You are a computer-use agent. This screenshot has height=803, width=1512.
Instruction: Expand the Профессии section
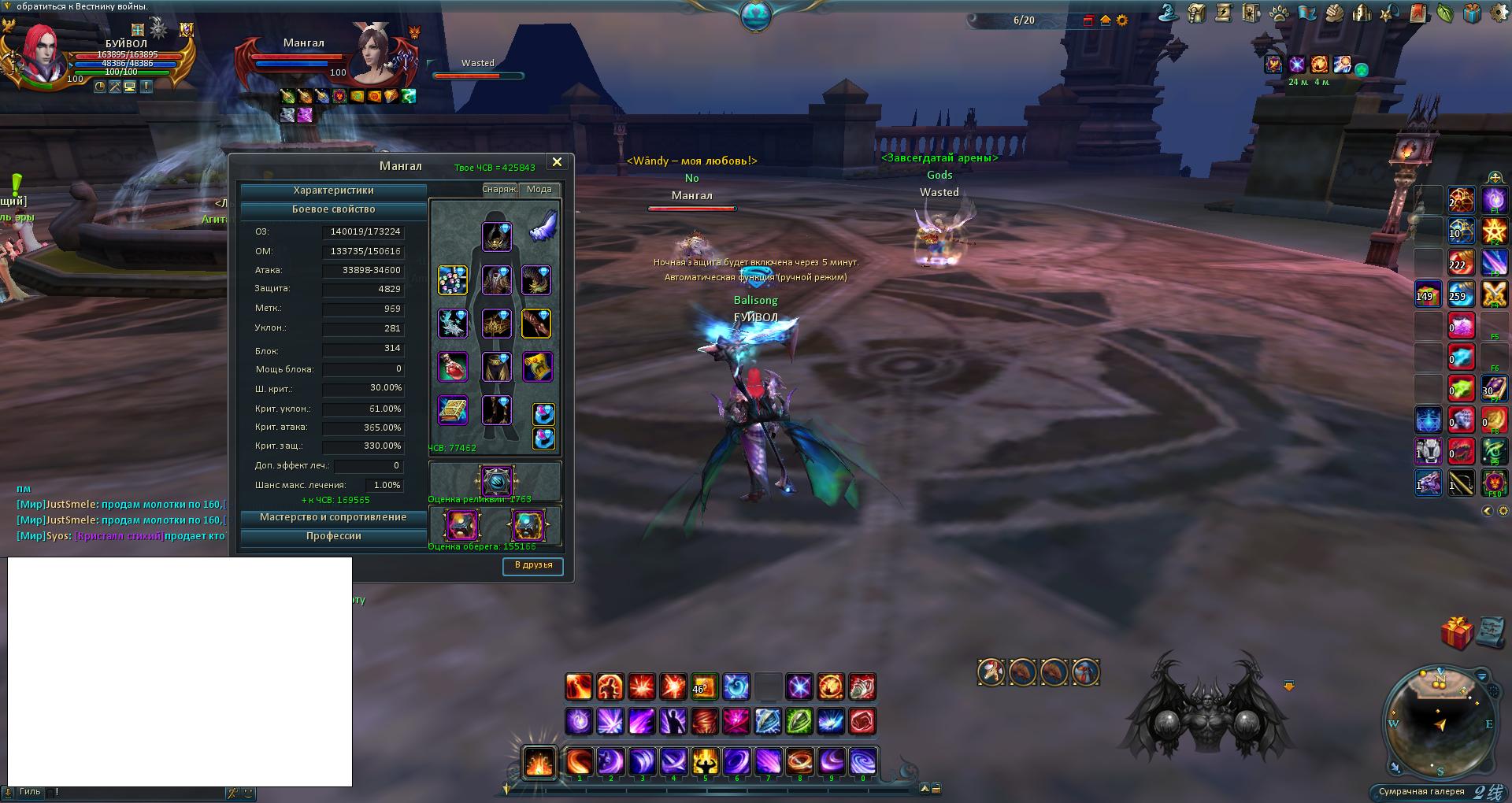(x=333, y=537)
